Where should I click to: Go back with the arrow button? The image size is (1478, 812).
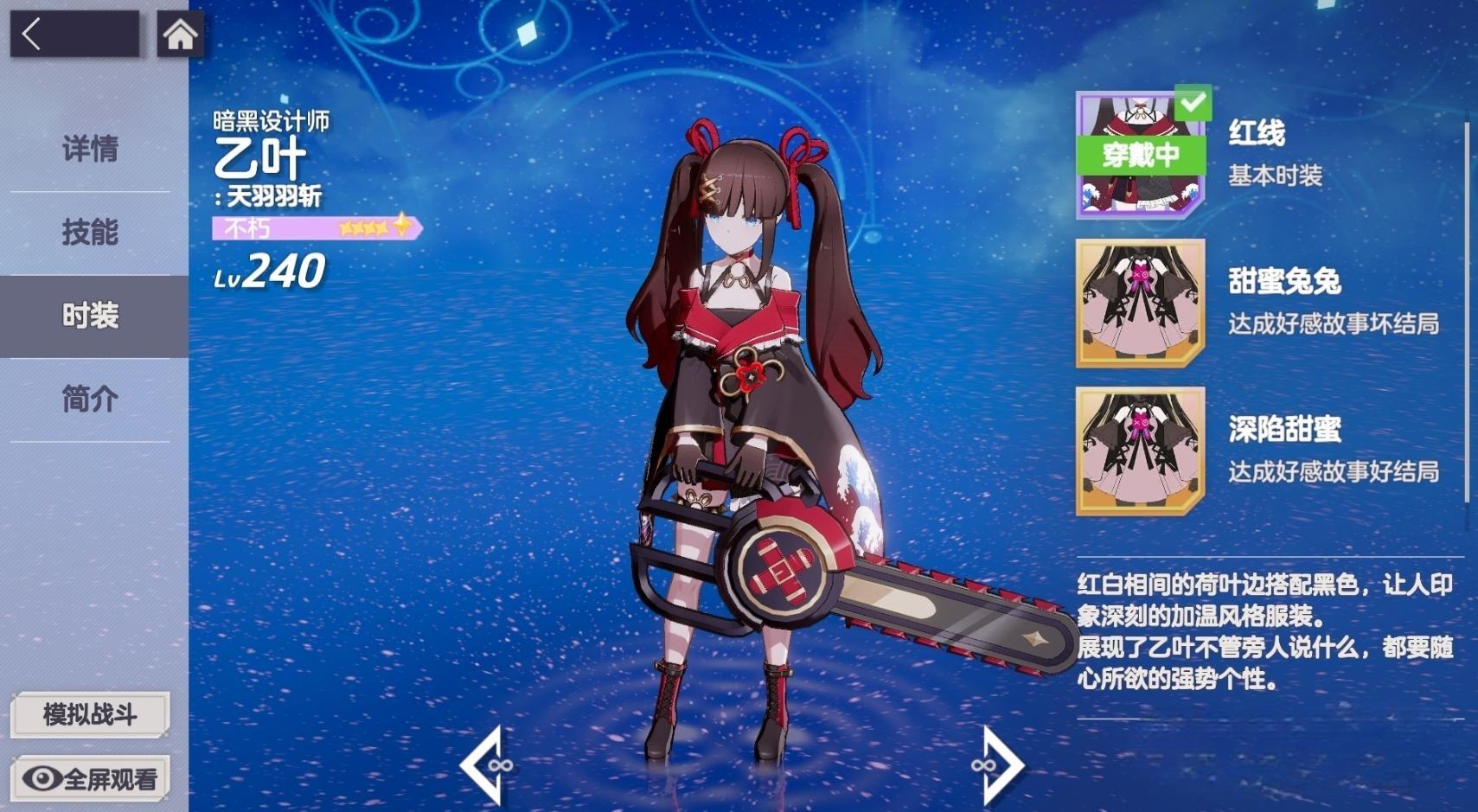(74, 35)
